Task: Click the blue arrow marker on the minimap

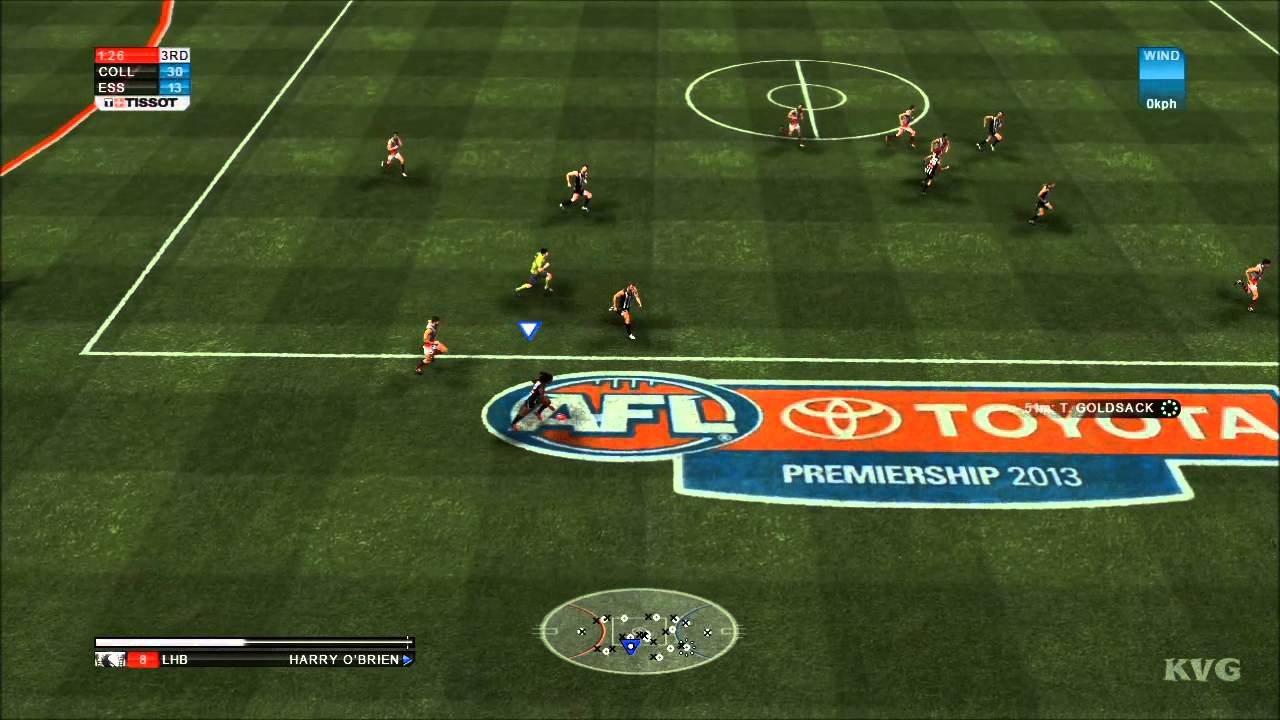Action: coord(630,647)
